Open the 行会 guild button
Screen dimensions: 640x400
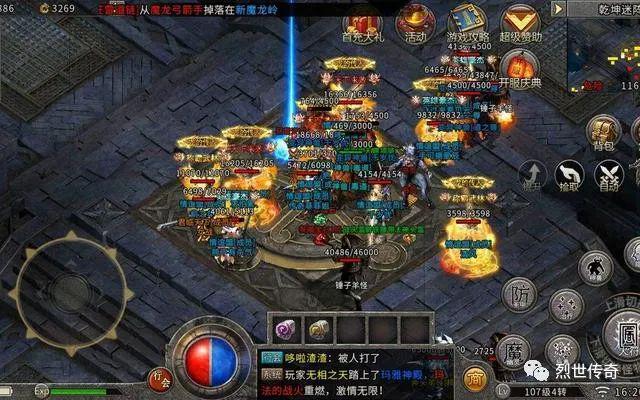point(159,378)
